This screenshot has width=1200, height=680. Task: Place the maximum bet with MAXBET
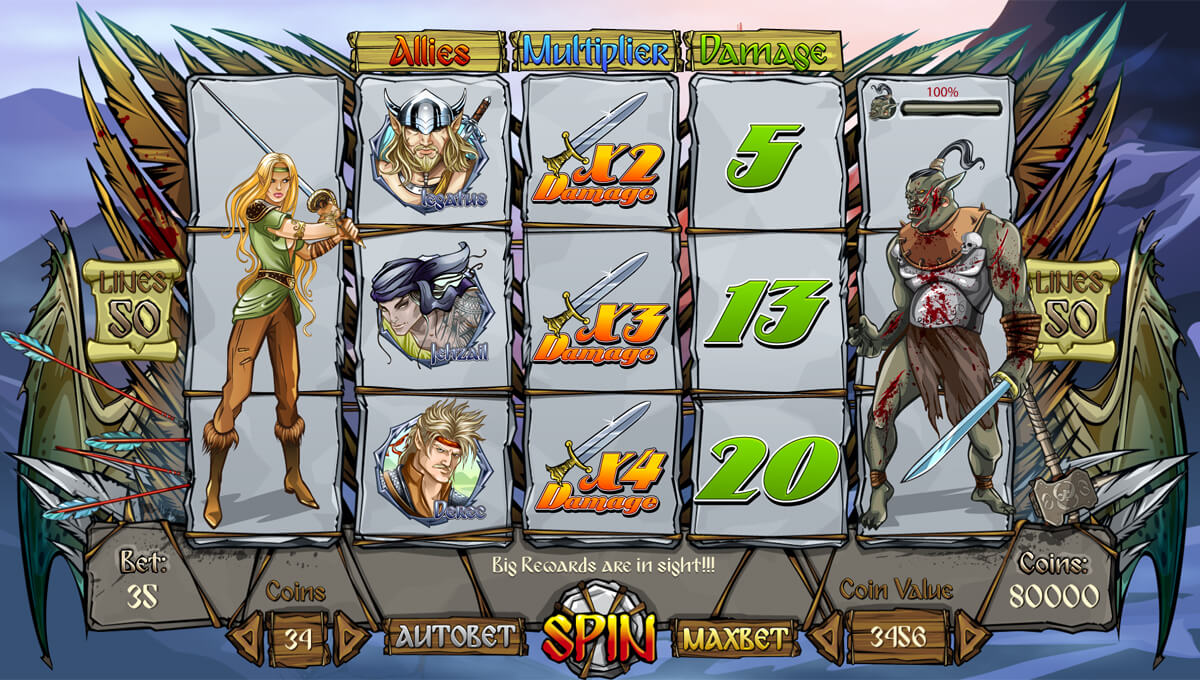tap(734, 637)
